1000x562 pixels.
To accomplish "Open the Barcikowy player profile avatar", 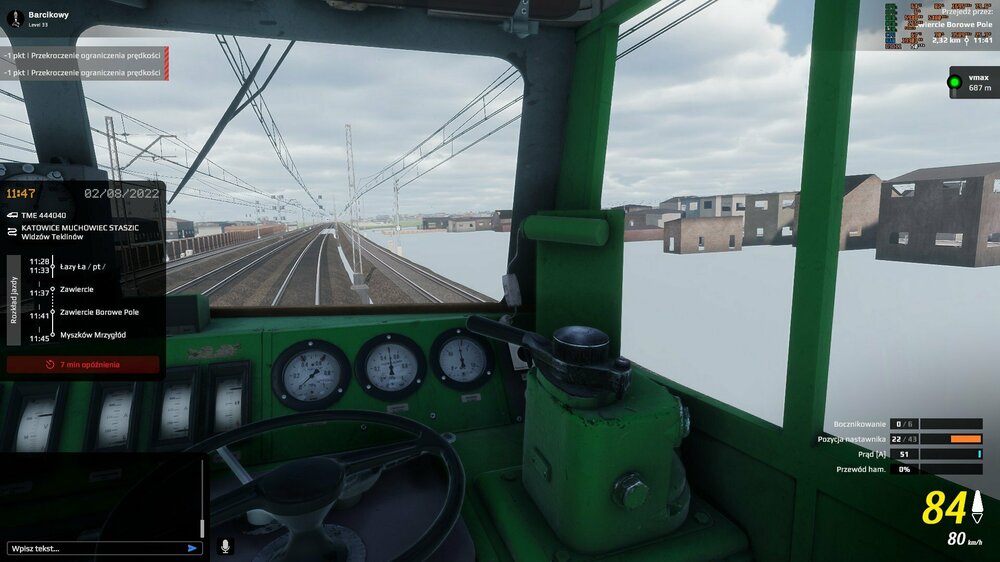I will click(14, 18).
